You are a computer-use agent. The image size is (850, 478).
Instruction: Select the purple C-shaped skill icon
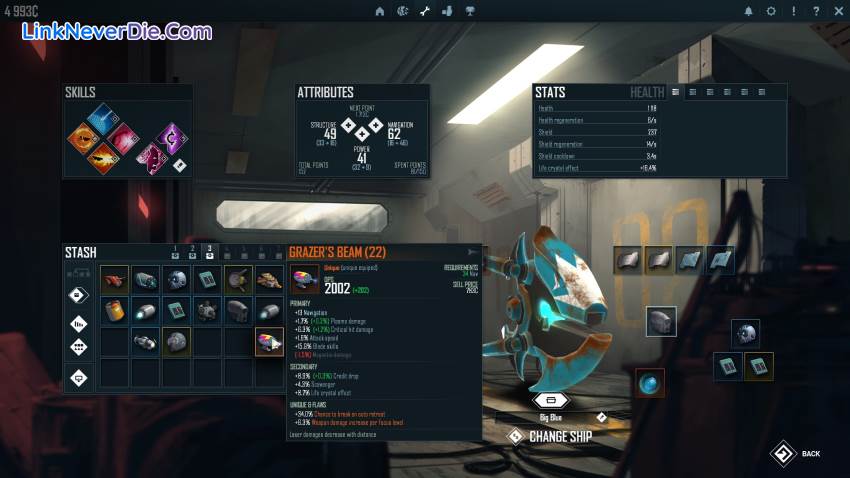click(x=171, y=137)
